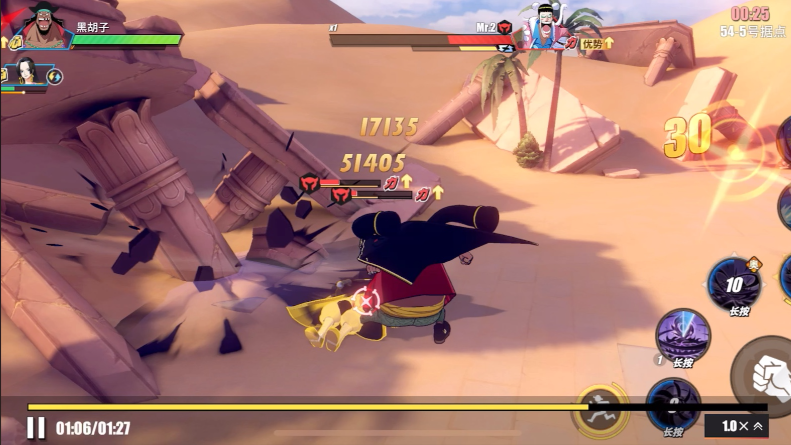
Task: Select the Blackbeard character portrait
Action: click(42, 28)
